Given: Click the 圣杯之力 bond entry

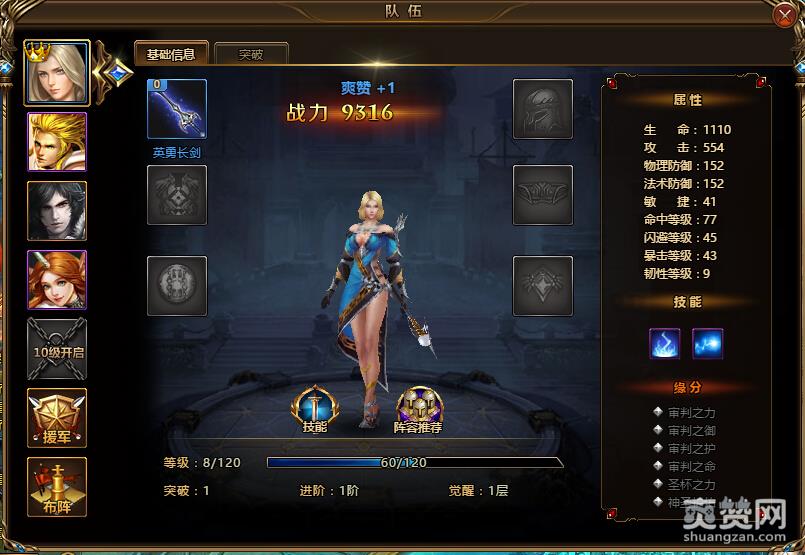Looking at the screenshot, I should click(x=692, y=484).
